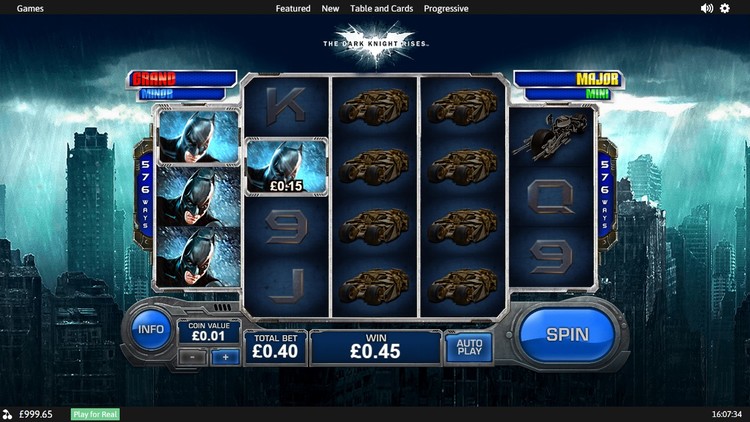Open the Featured games tab
Screen dimensions: 750x422
click(x=293, y=8)
